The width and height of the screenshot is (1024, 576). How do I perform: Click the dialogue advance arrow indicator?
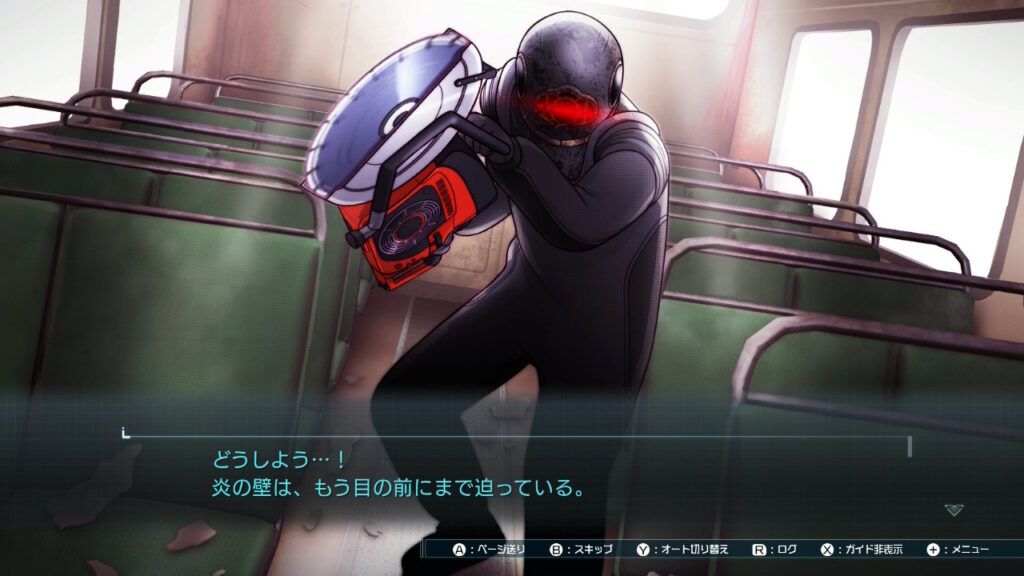click(954, 510)
